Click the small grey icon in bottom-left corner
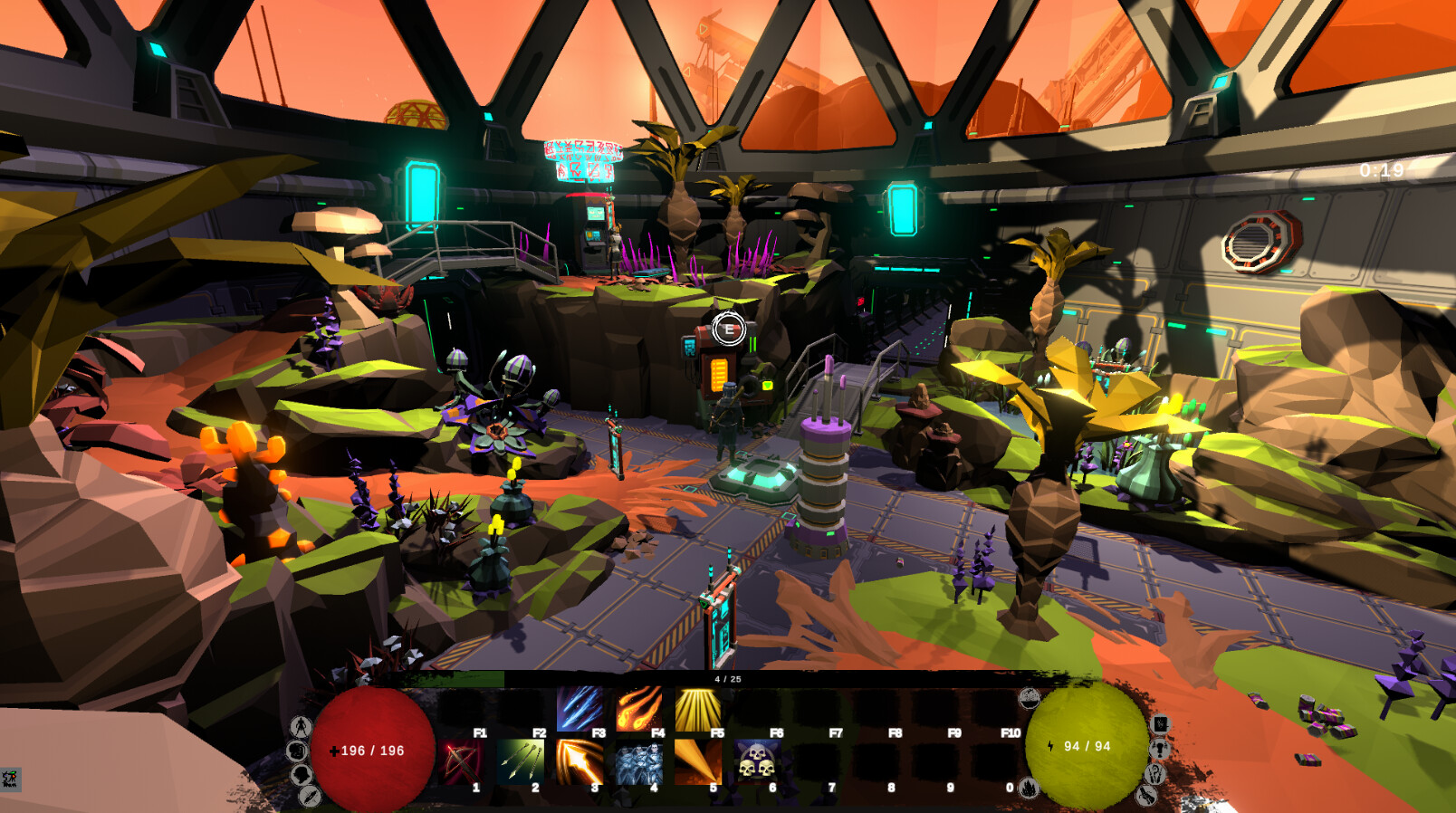This screenshot has width=1456, height=813. (10, 779)
